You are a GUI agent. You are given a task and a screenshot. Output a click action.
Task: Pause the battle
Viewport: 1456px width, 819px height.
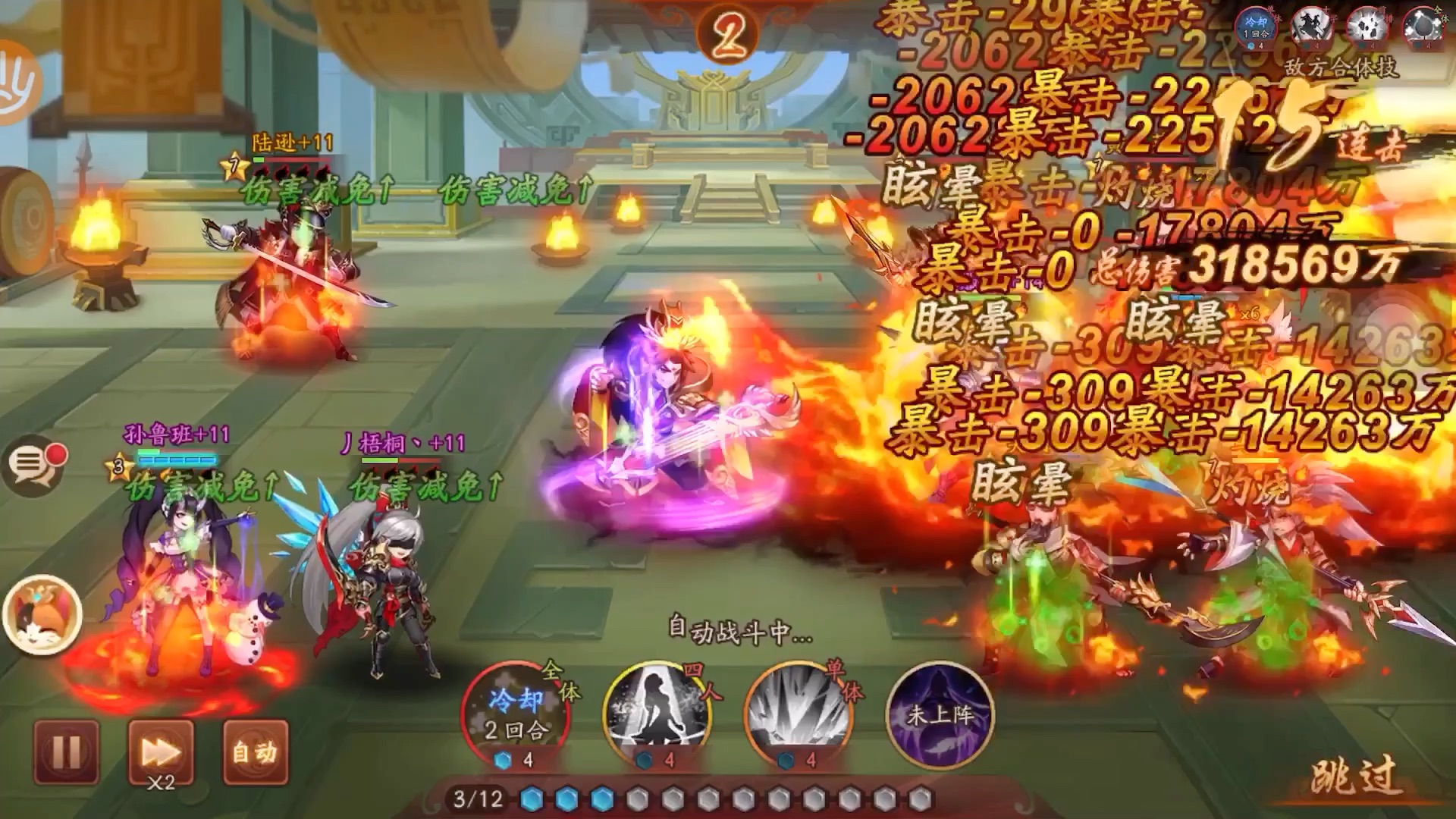click(x=66, y=752)
